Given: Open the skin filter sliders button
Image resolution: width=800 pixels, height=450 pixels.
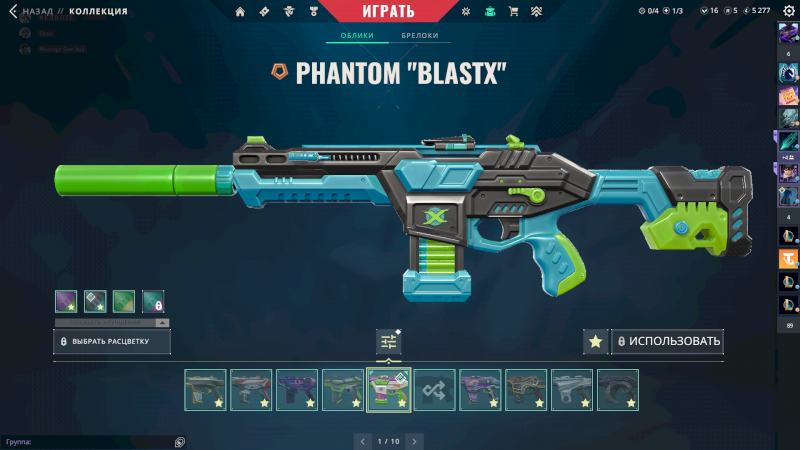Looking at the screenshot, I should coord(389,342).
